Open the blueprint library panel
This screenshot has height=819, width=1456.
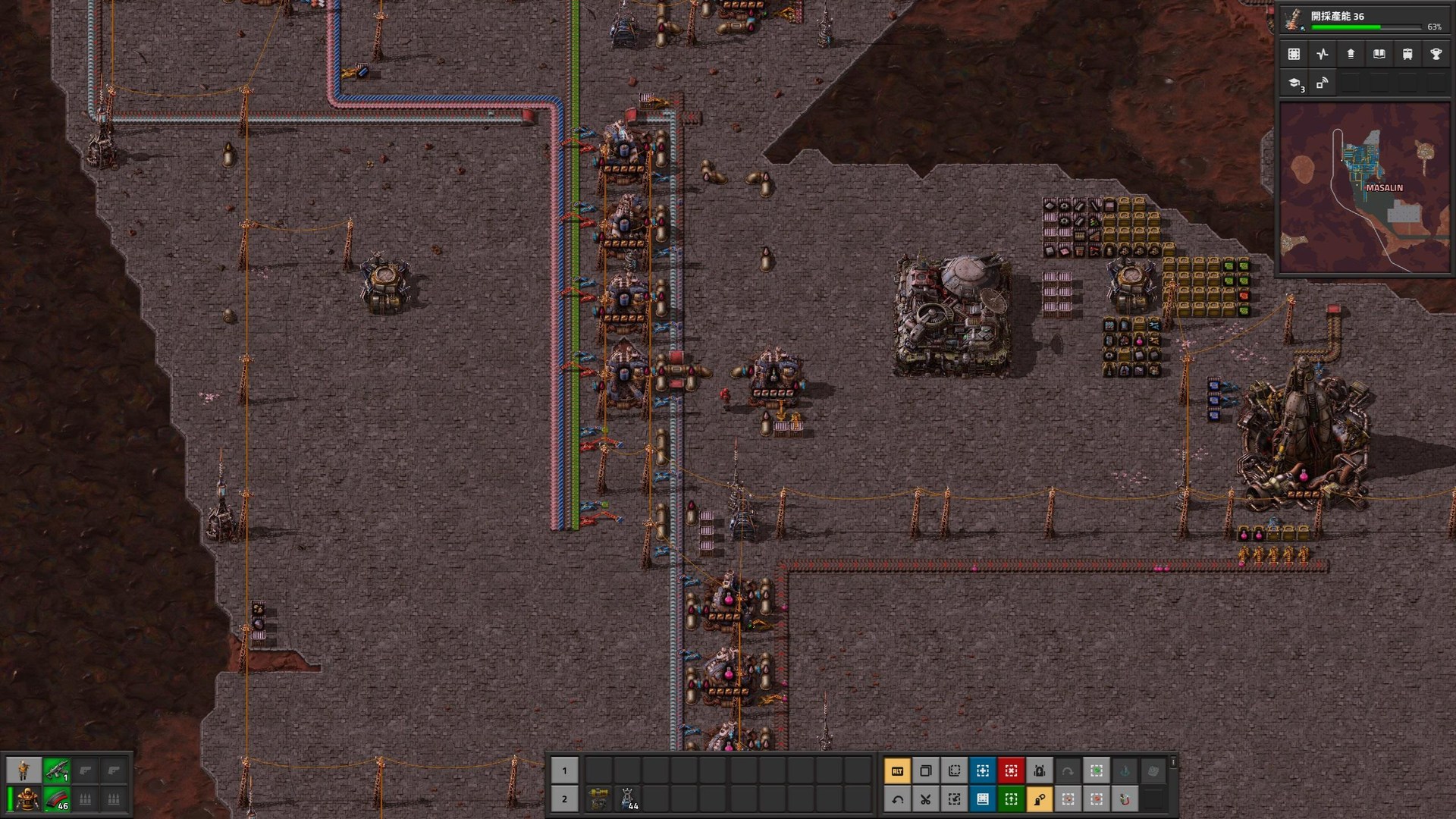(1293, 54)
